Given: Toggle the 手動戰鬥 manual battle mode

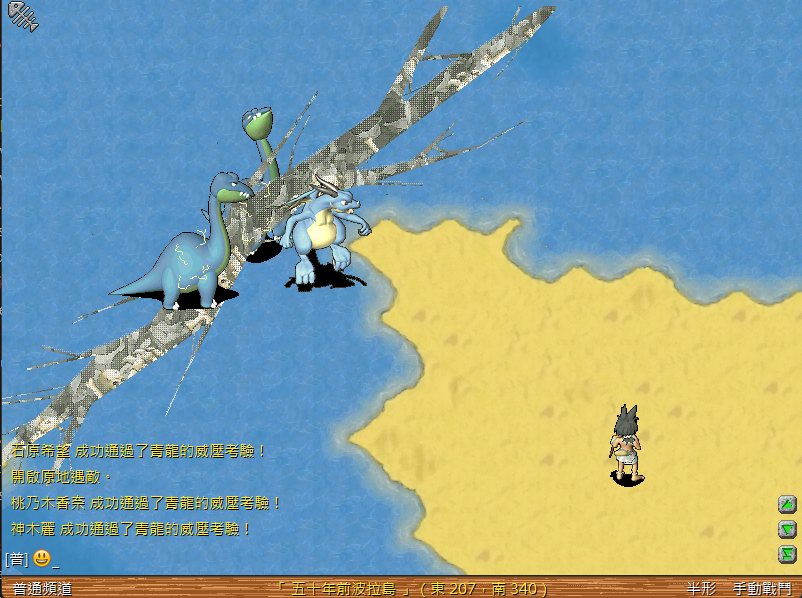Looking at the screenshot, I should 761,589.
